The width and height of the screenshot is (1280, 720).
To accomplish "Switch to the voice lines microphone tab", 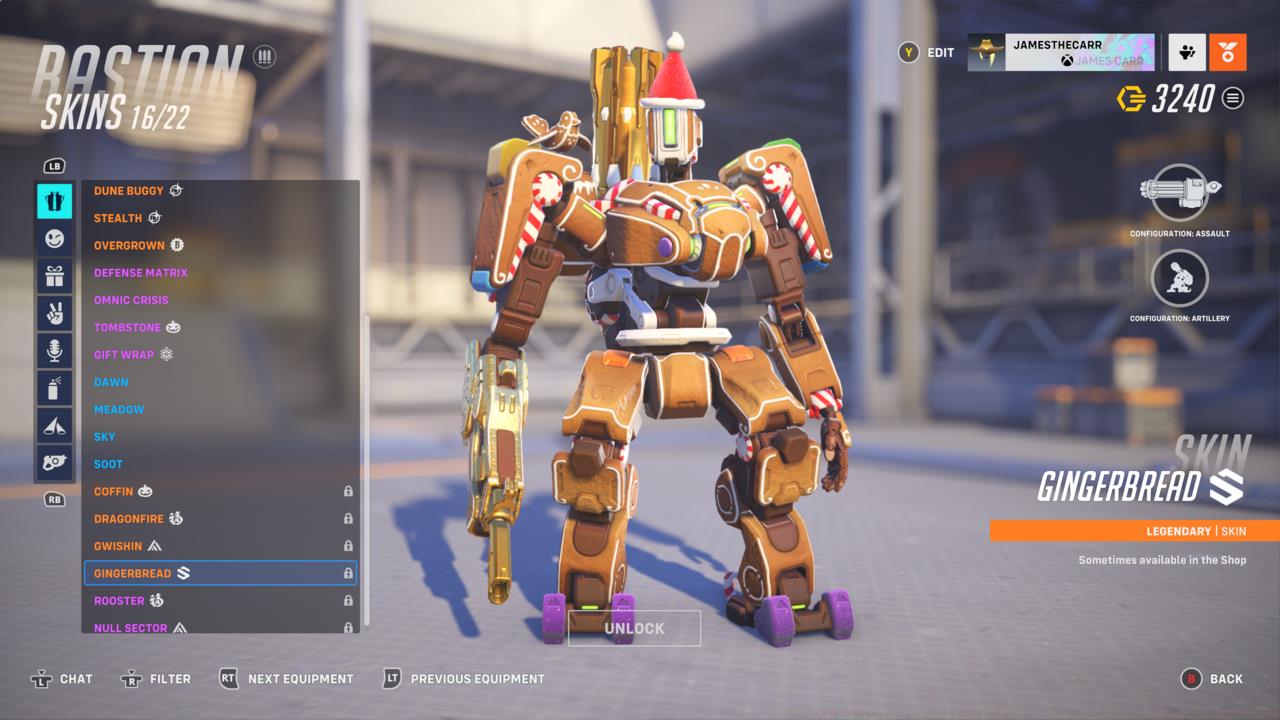I will click(x=54, y=350).
